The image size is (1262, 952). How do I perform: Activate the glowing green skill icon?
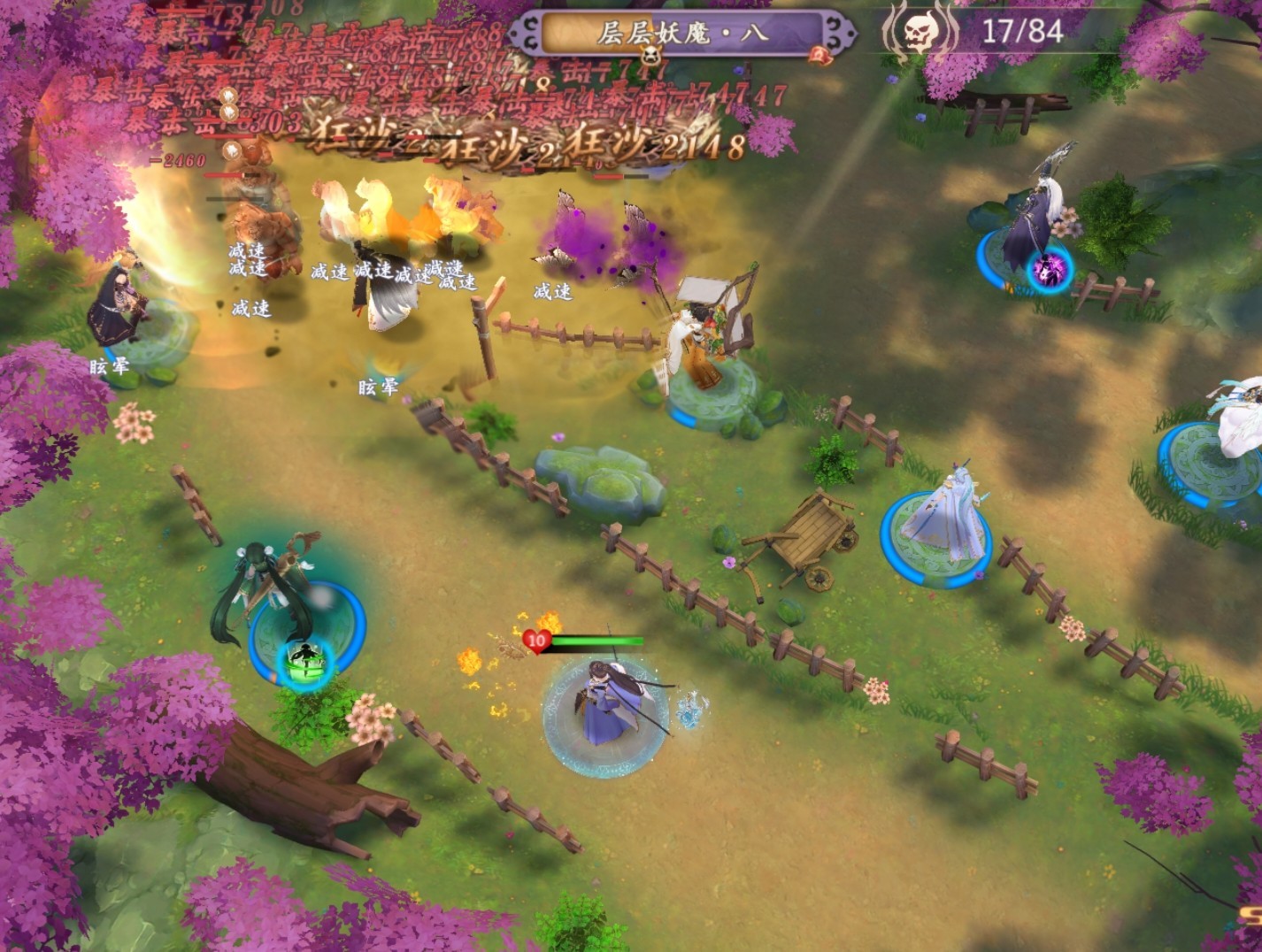point(304,661)
